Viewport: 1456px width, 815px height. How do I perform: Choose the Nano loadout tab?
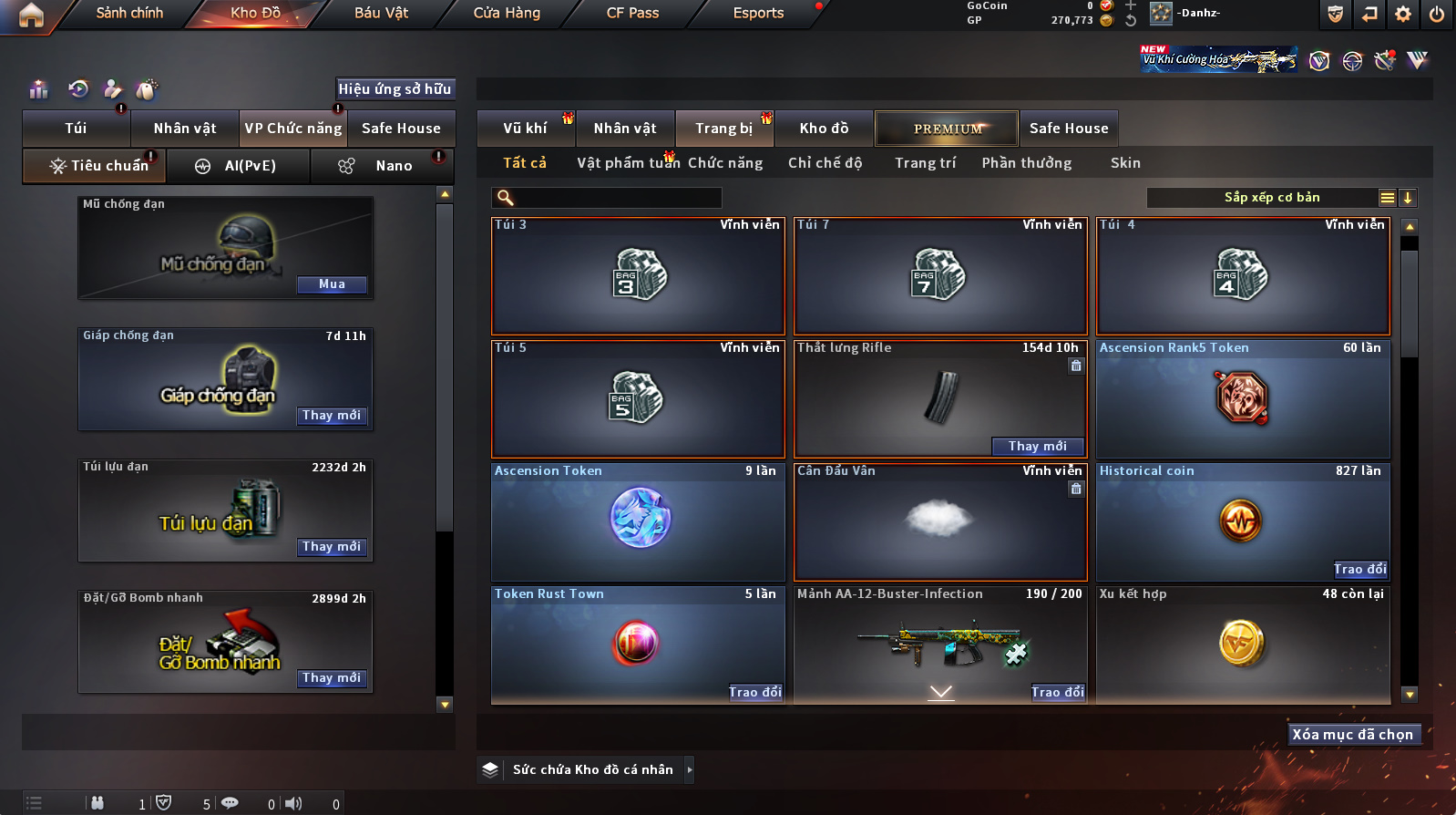pyautogui.click(x=394, y=166)
